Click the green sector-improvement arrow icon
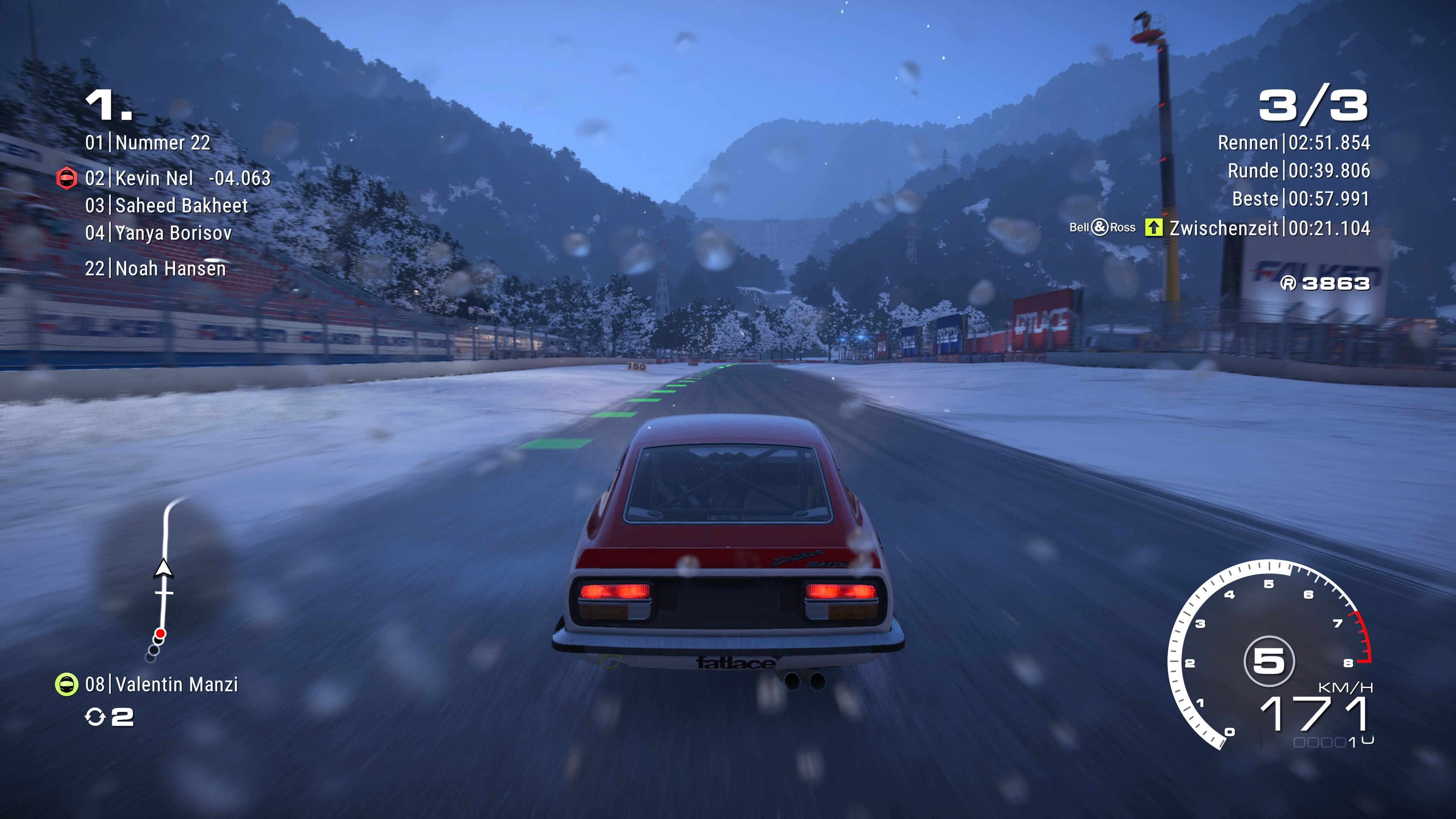1456x819 pixels. pyautogui.click(x=1153, y=228)
